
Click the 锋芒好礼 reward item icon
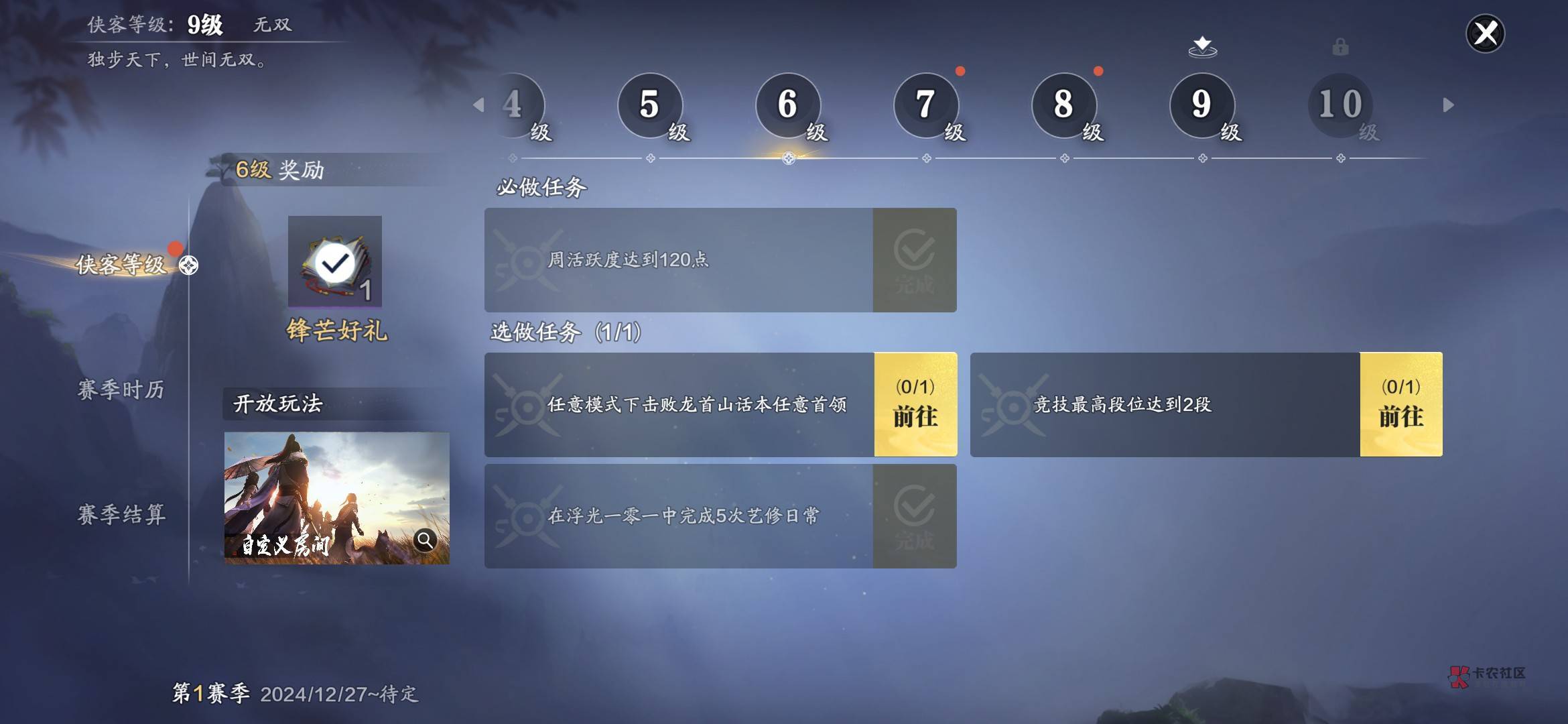pos(335,261)
